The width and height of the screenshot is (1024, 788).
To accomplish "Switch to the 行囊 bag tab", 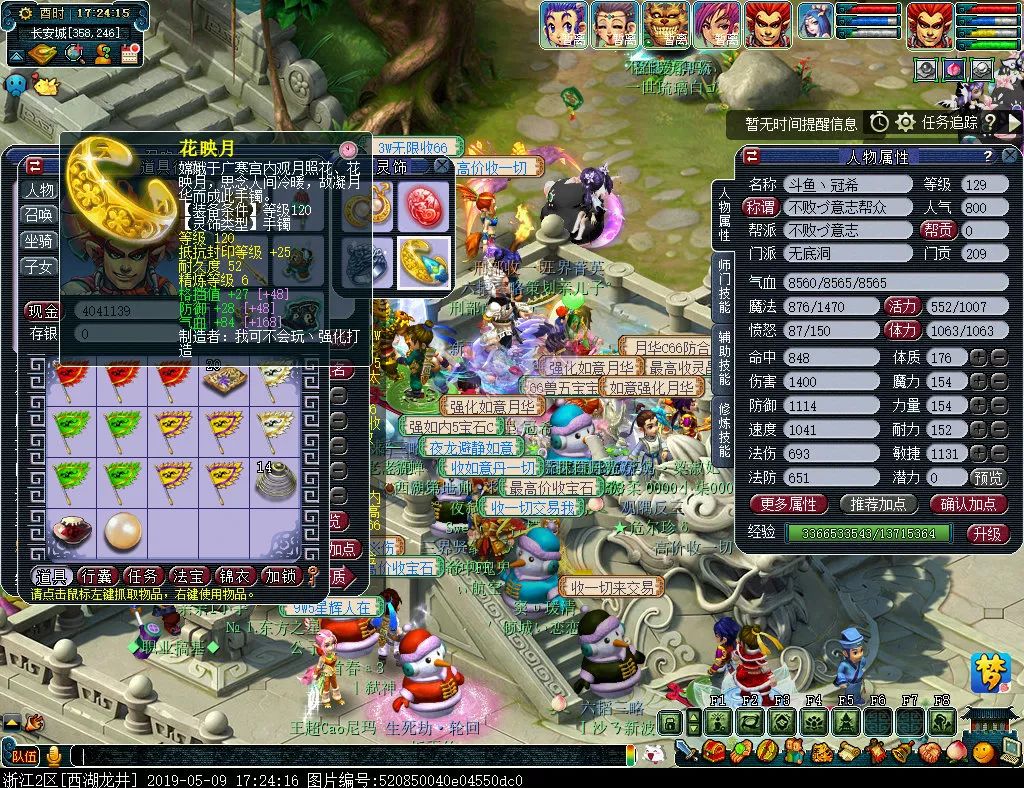I will [x=97, y=575].
